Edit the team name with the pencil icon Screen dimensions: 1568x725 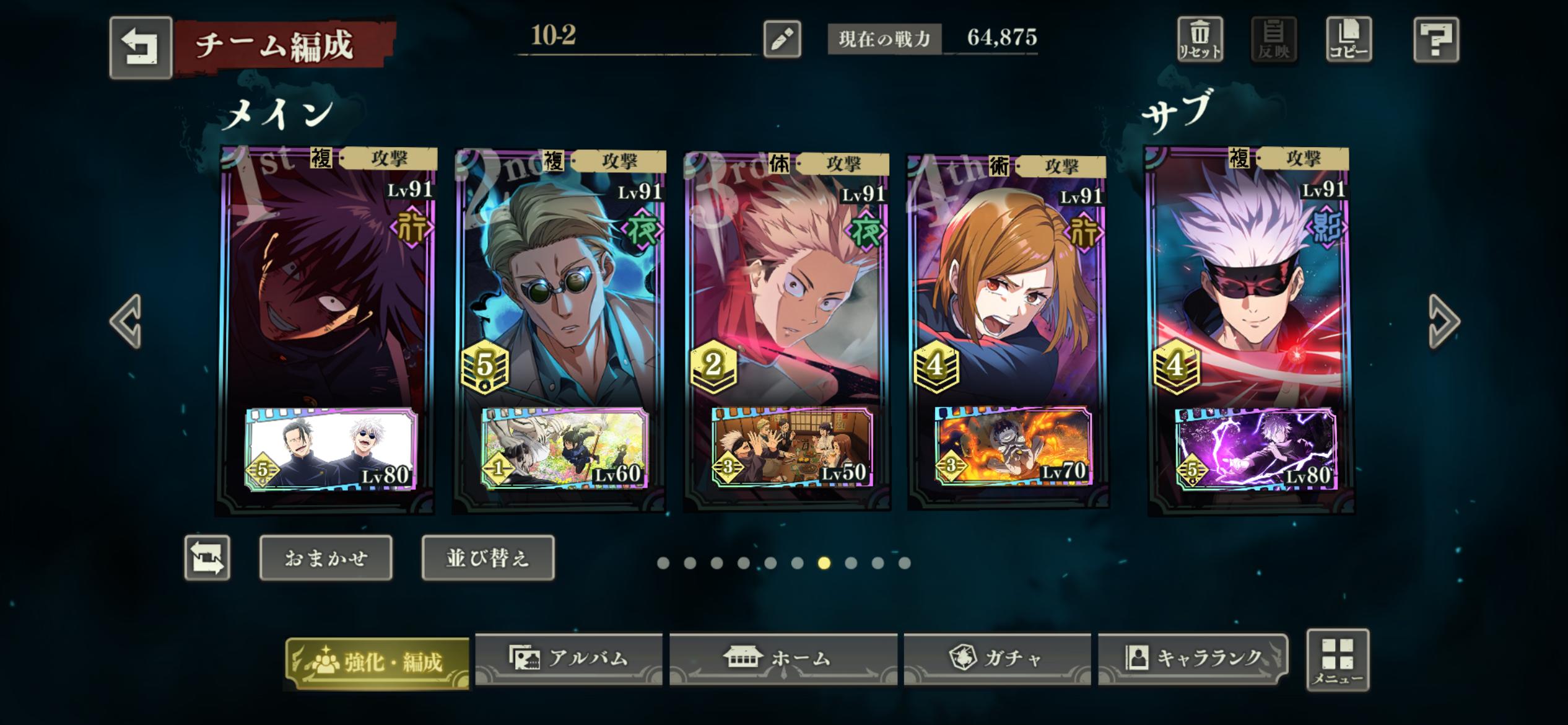pos(782,39)
